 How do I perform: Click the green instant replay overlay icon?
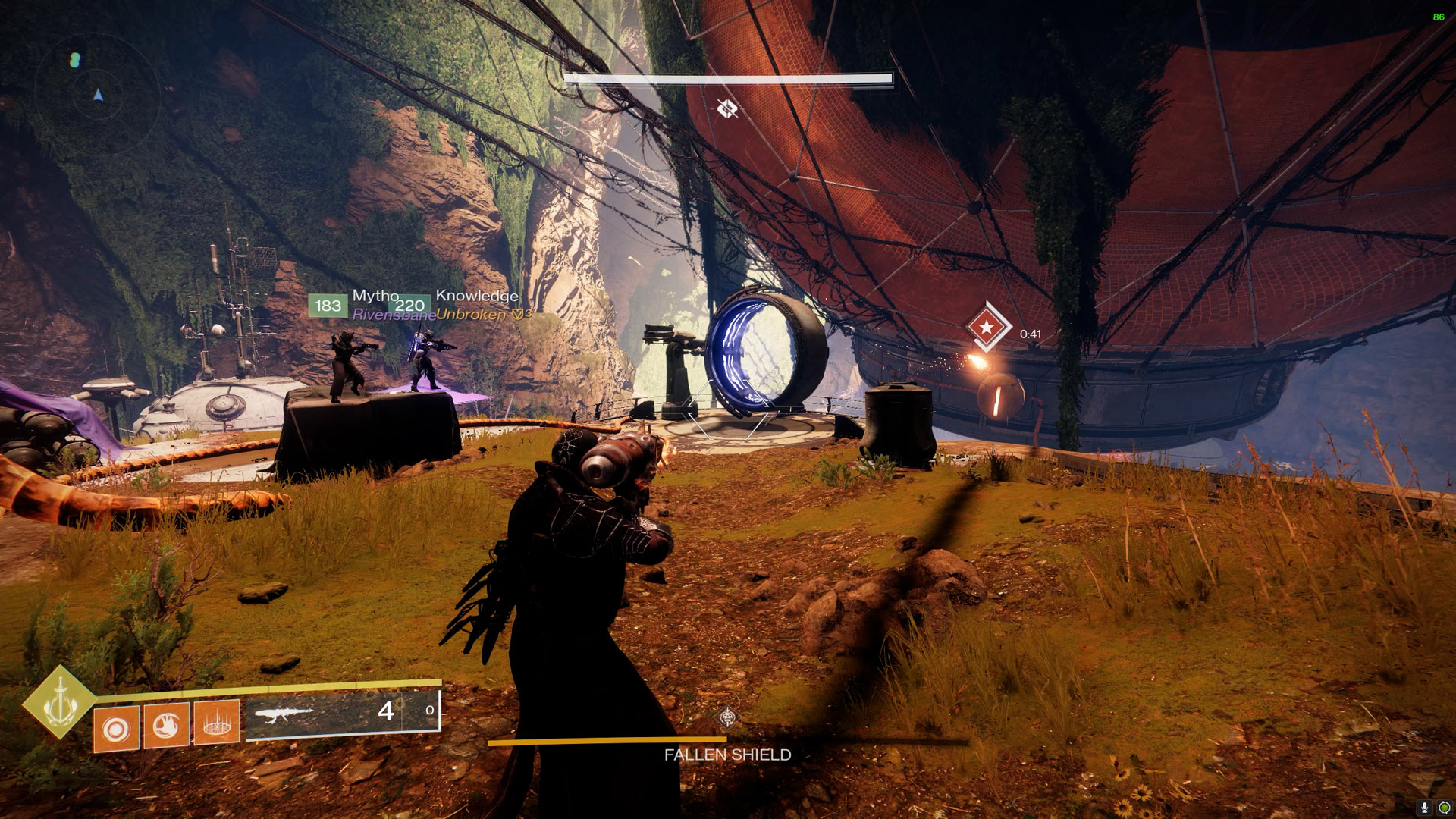[1444, 808]
